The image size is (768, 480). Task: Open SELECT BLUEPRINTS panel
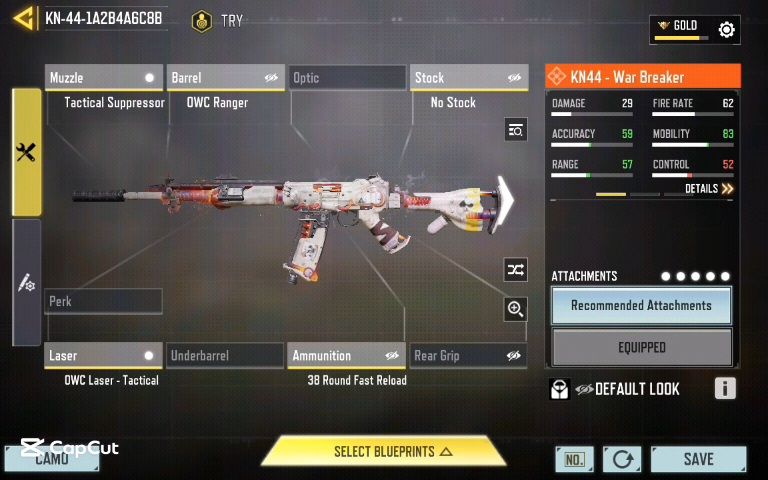click(384, 452)
